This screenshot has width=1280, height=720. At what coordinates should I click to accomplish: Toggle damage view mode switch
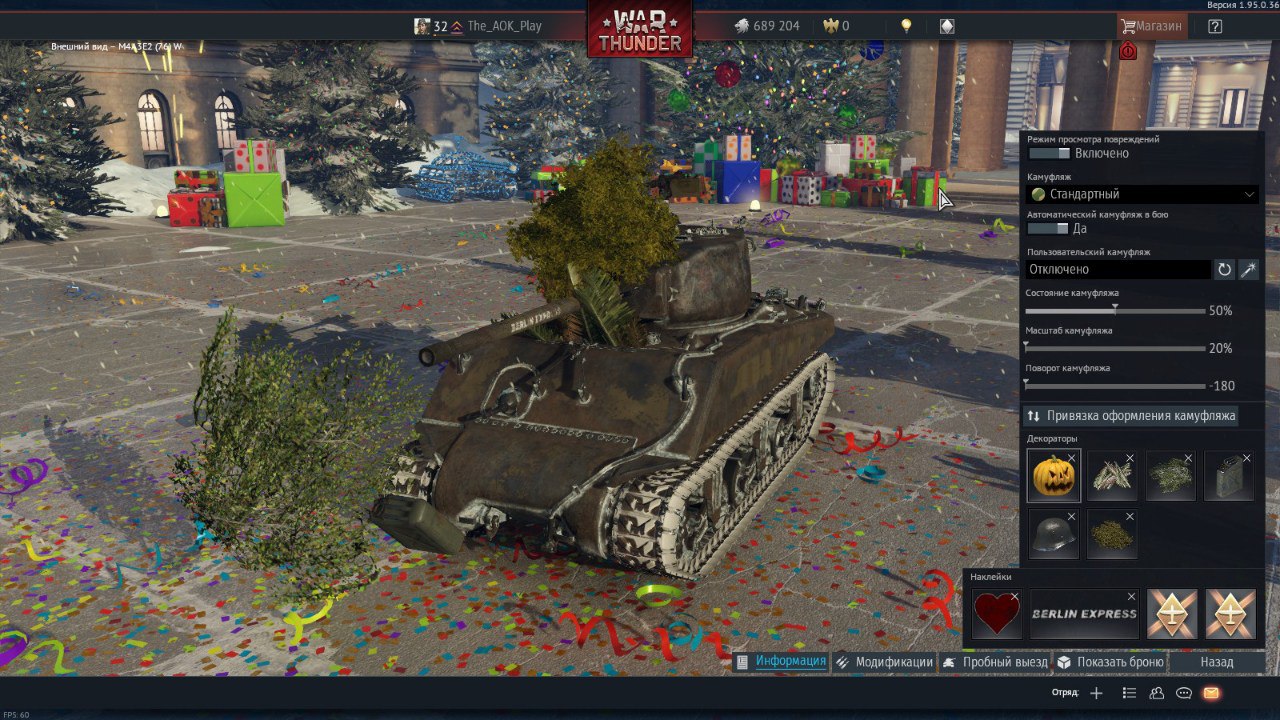tap(1048, 153)
